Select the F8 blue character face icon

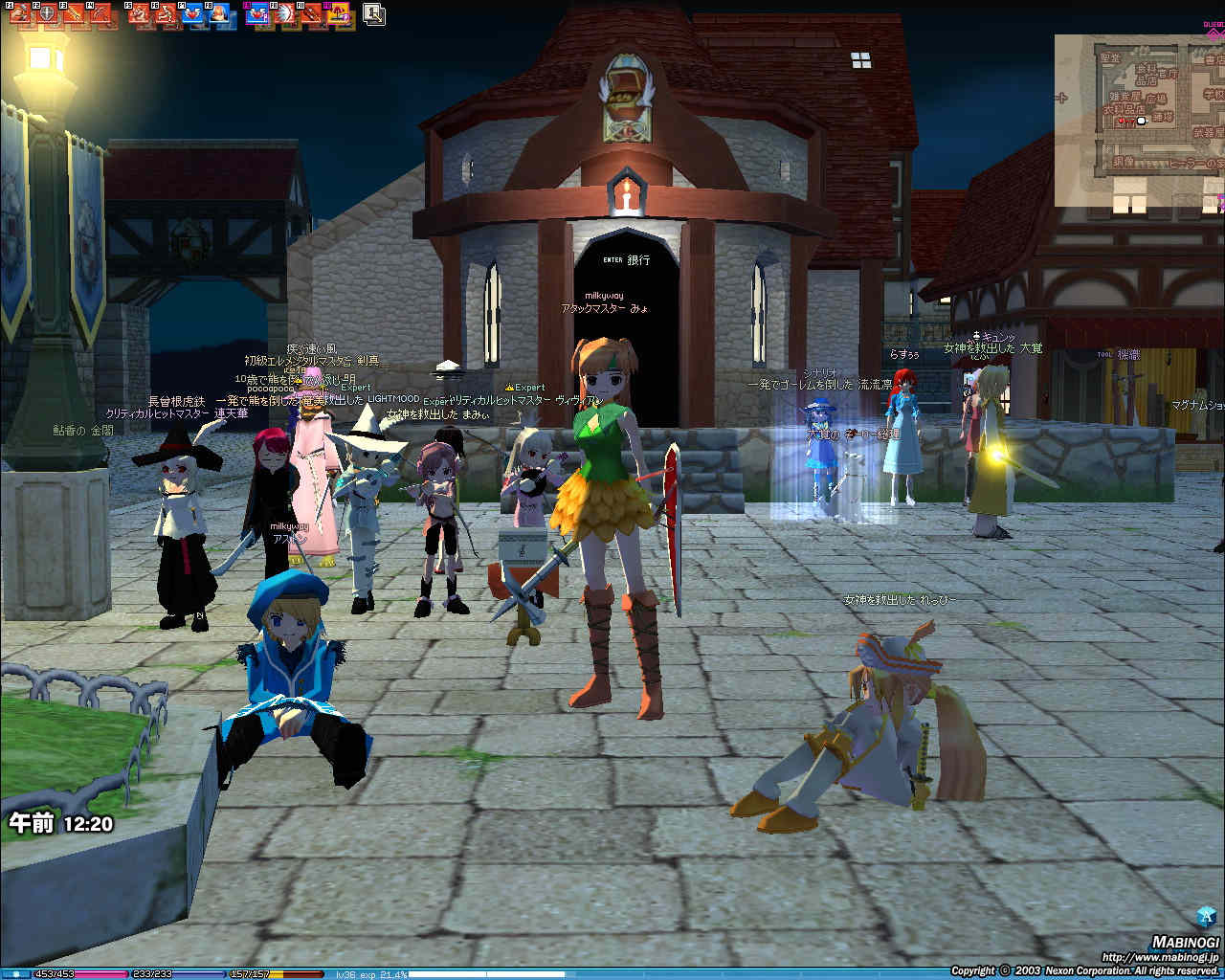(220, 14)
